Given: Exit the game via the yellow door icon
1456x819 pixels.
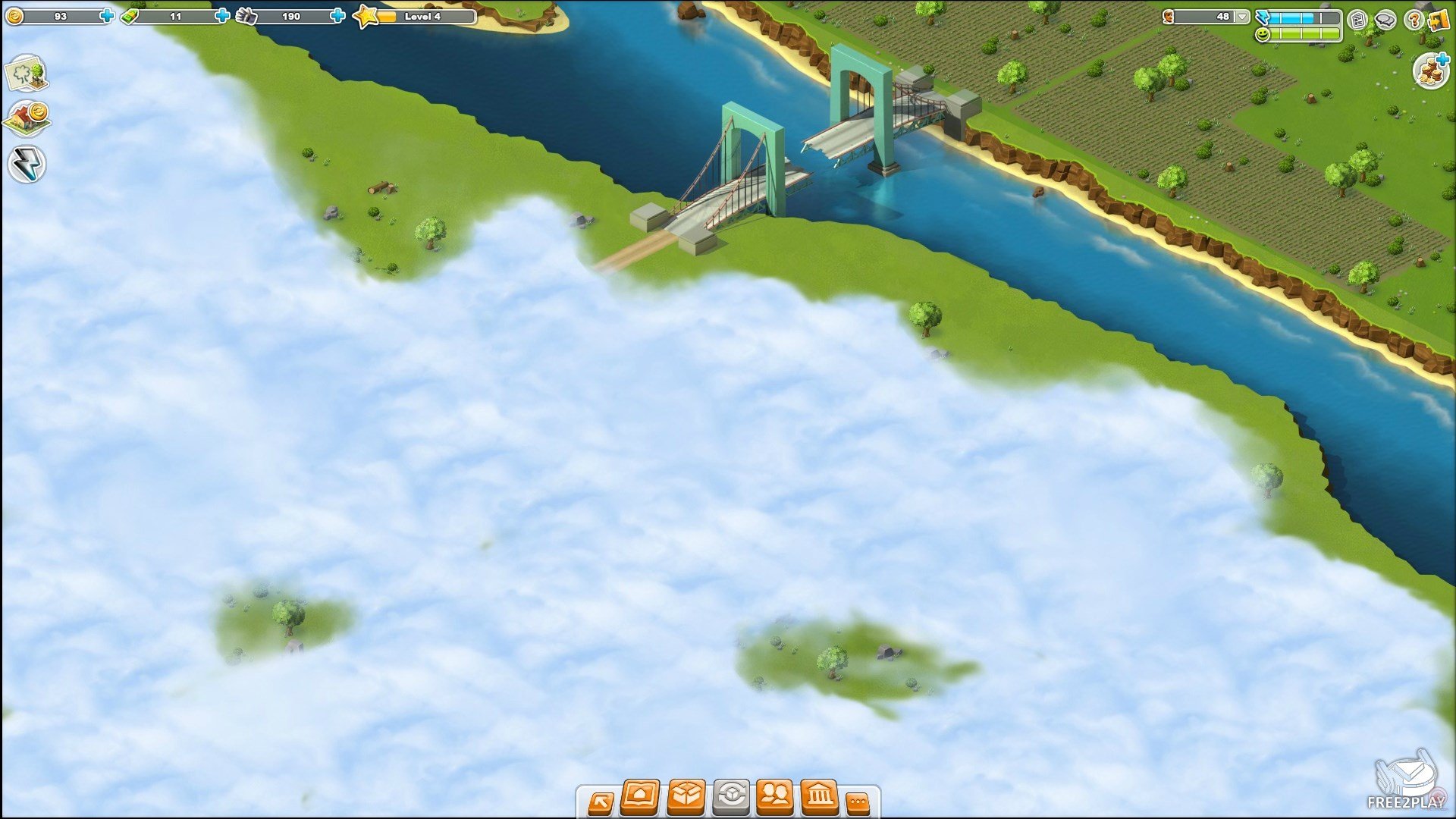Looking at the screenshot, I should coord(1439,20).
